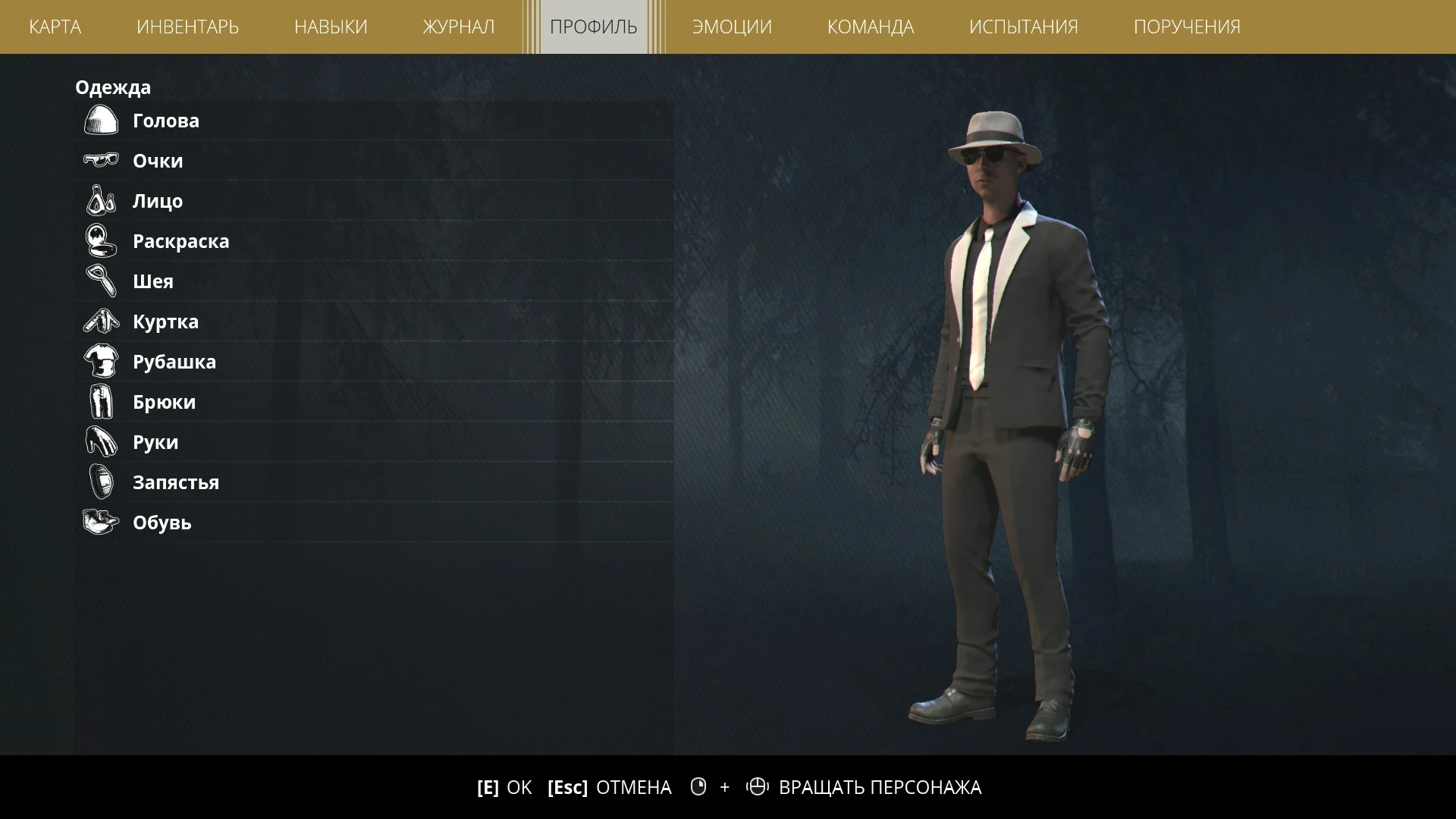The image size is (1456, 819).
Task: Click the rotate character mouse icon
Action: pos(759,787)
